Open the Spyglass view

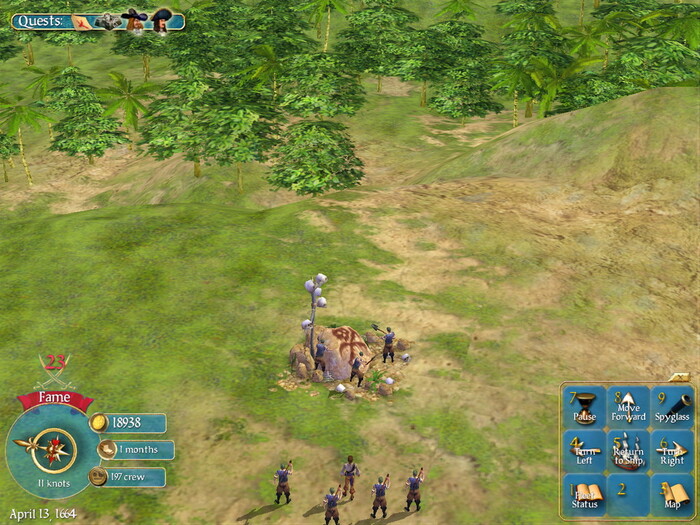pyautogui.click(x=672, y=408)
